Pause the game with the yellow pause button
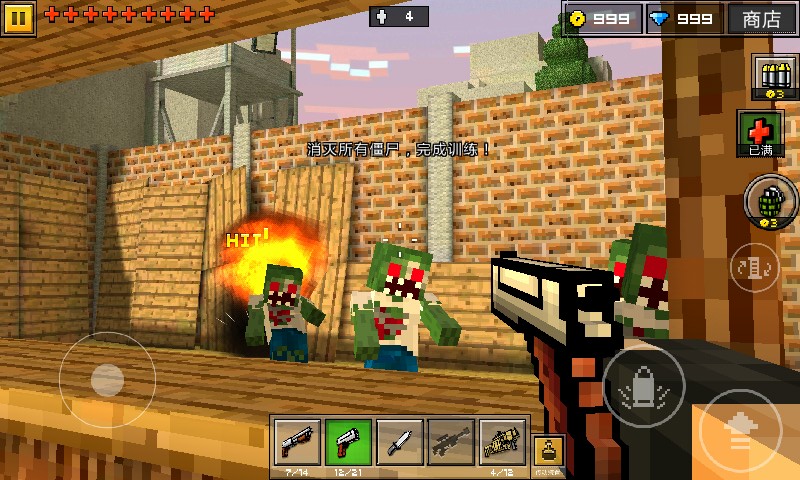 (20, 17)
